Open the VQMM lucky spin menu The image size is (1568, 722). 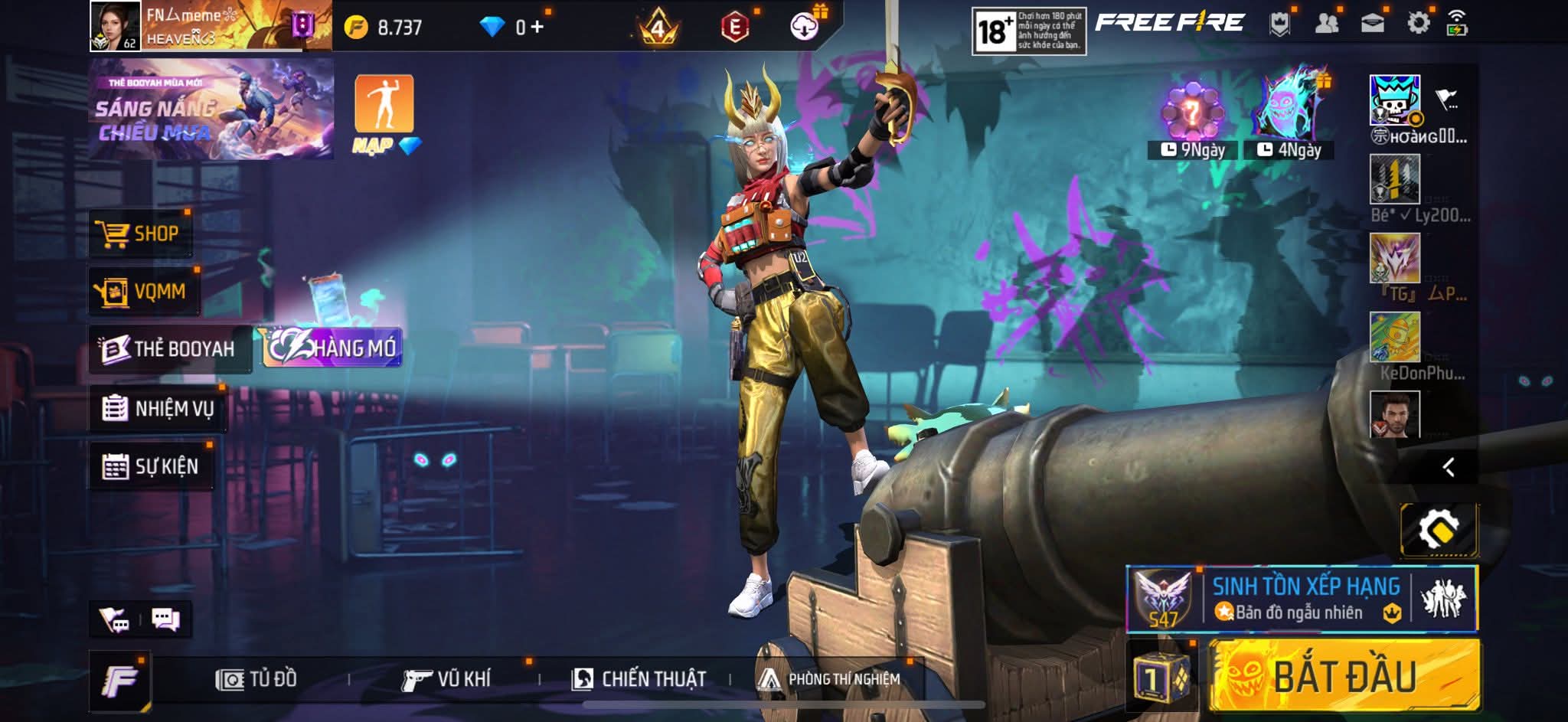pos(143,291)
